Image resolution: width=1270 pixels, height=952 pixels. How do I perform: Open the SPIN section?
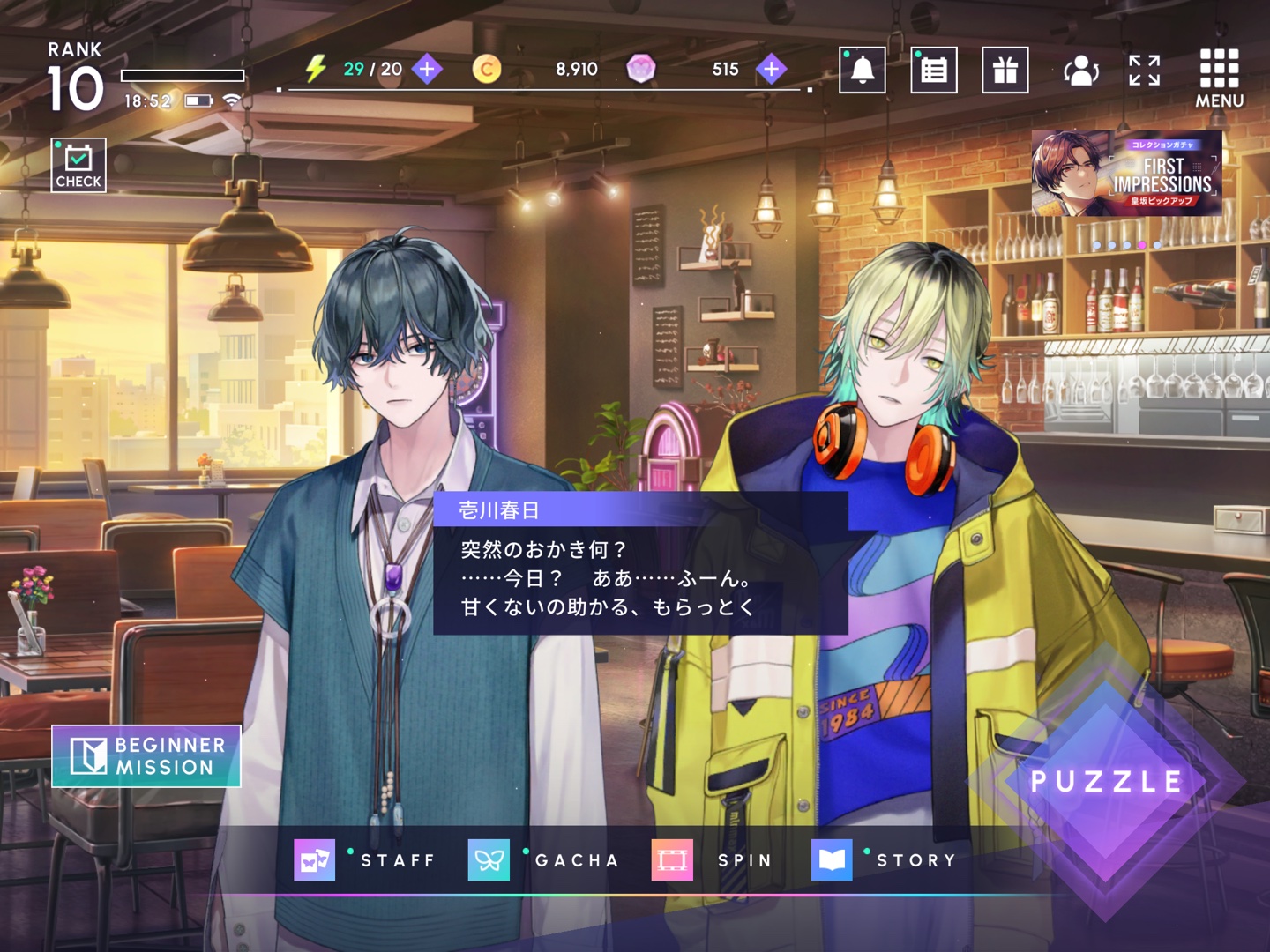point(713,859)
